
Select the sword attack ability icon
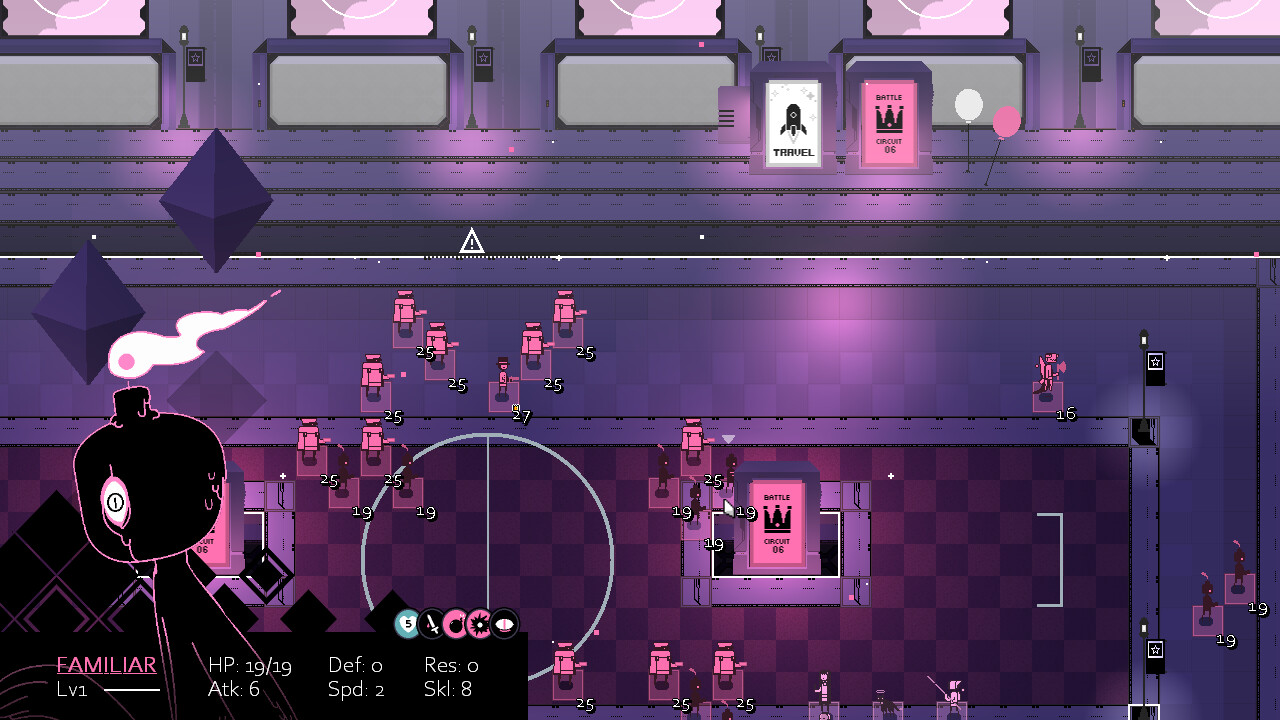point(430,625)
